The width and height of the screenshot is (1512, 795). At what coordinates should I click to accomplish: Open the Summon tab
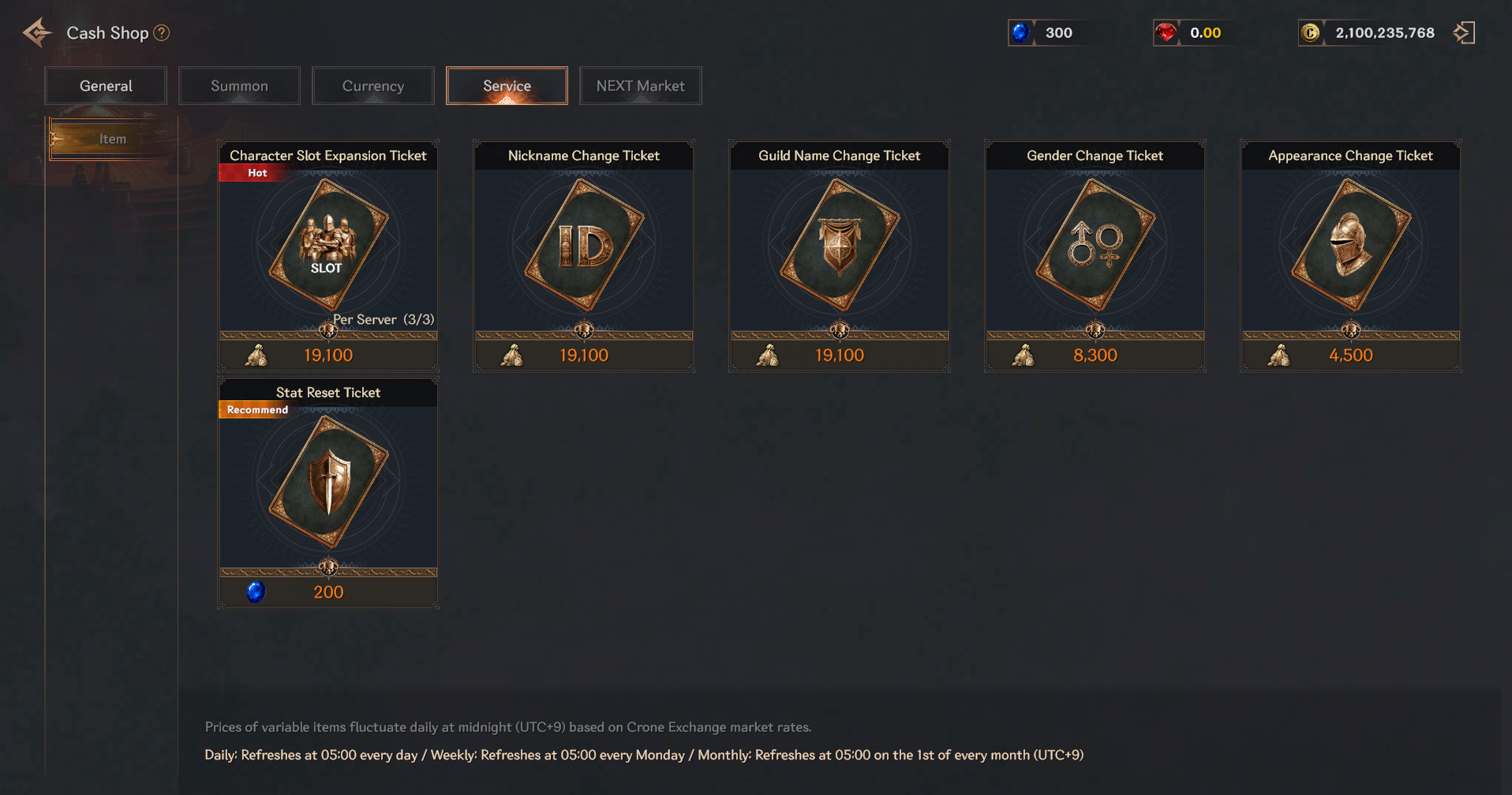[239, 86]
